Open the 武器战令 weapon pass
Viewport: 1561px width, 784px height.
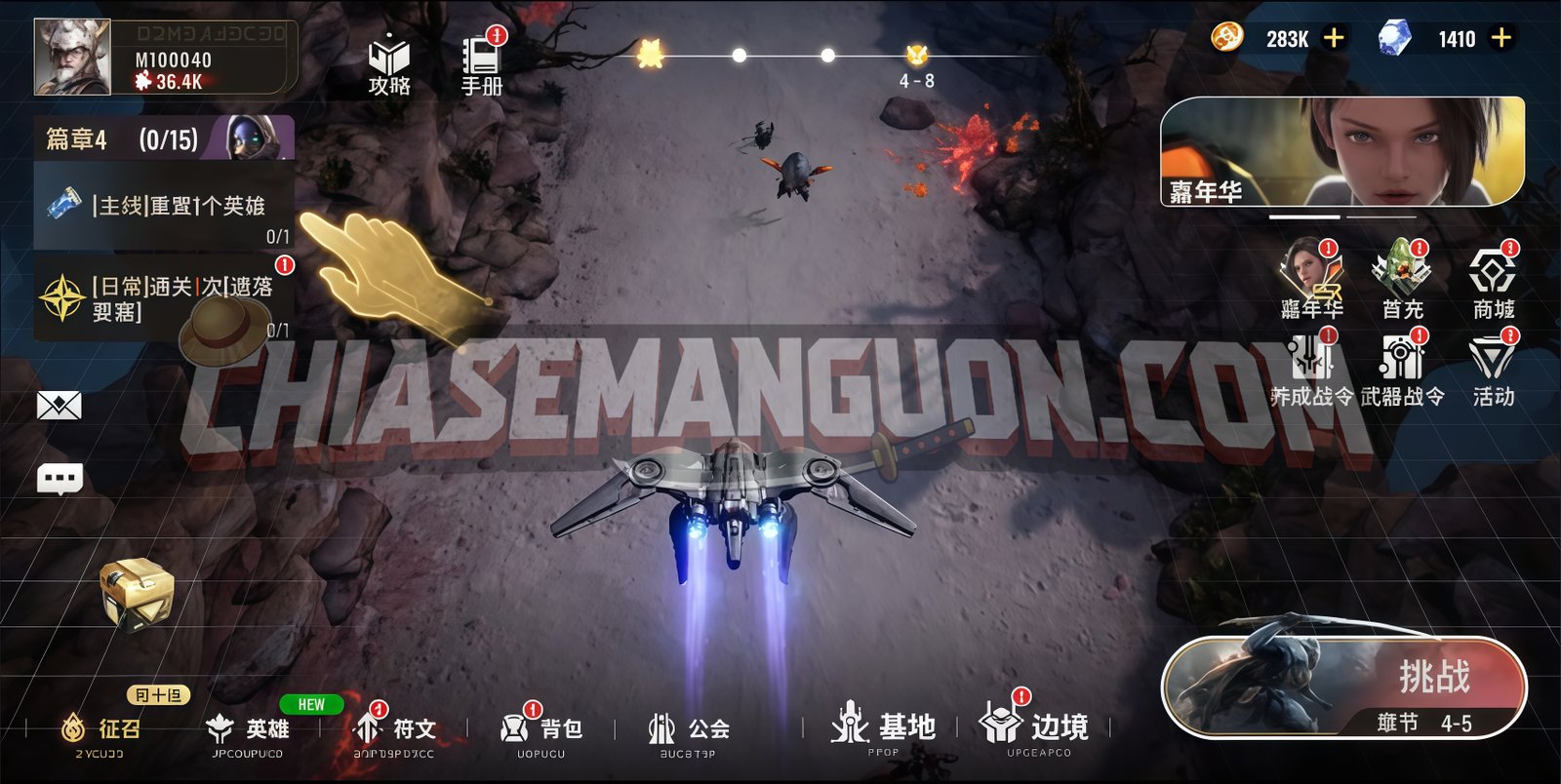point(1402,369)
